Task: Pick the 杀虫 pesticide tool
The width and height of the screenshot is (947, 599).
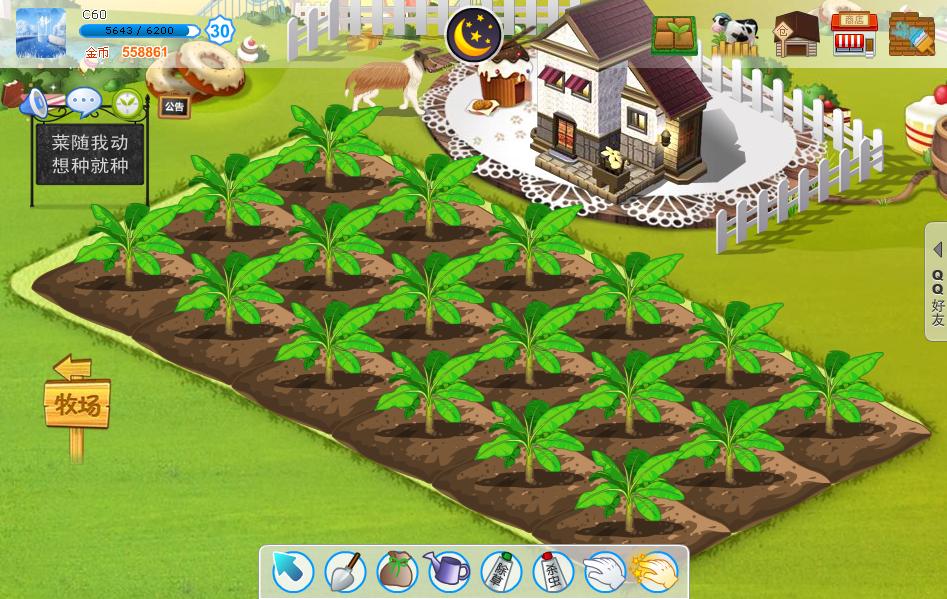Action: 553,572
